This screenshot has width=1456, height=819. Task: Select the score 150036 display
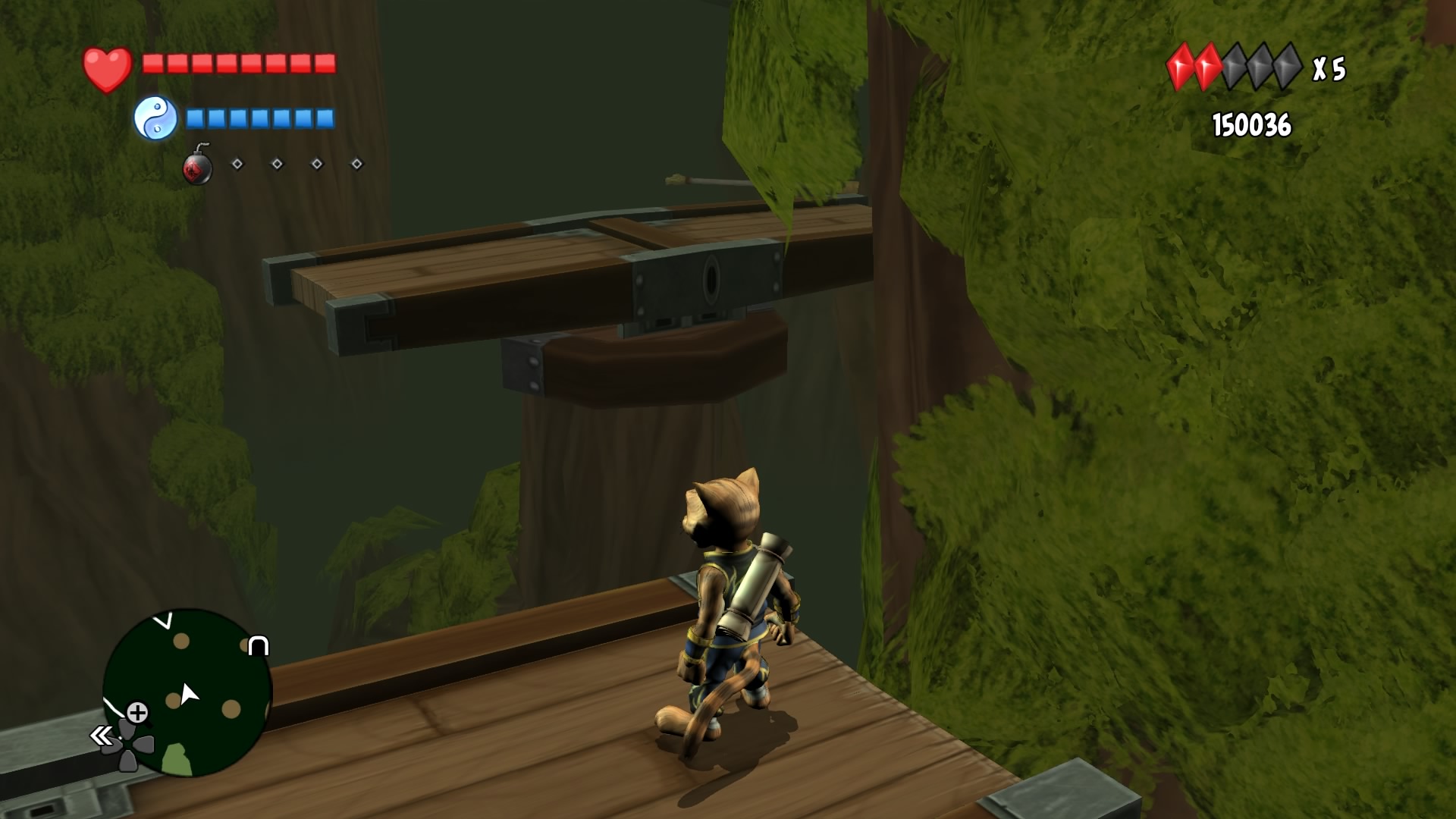(x=1251, y=125)
